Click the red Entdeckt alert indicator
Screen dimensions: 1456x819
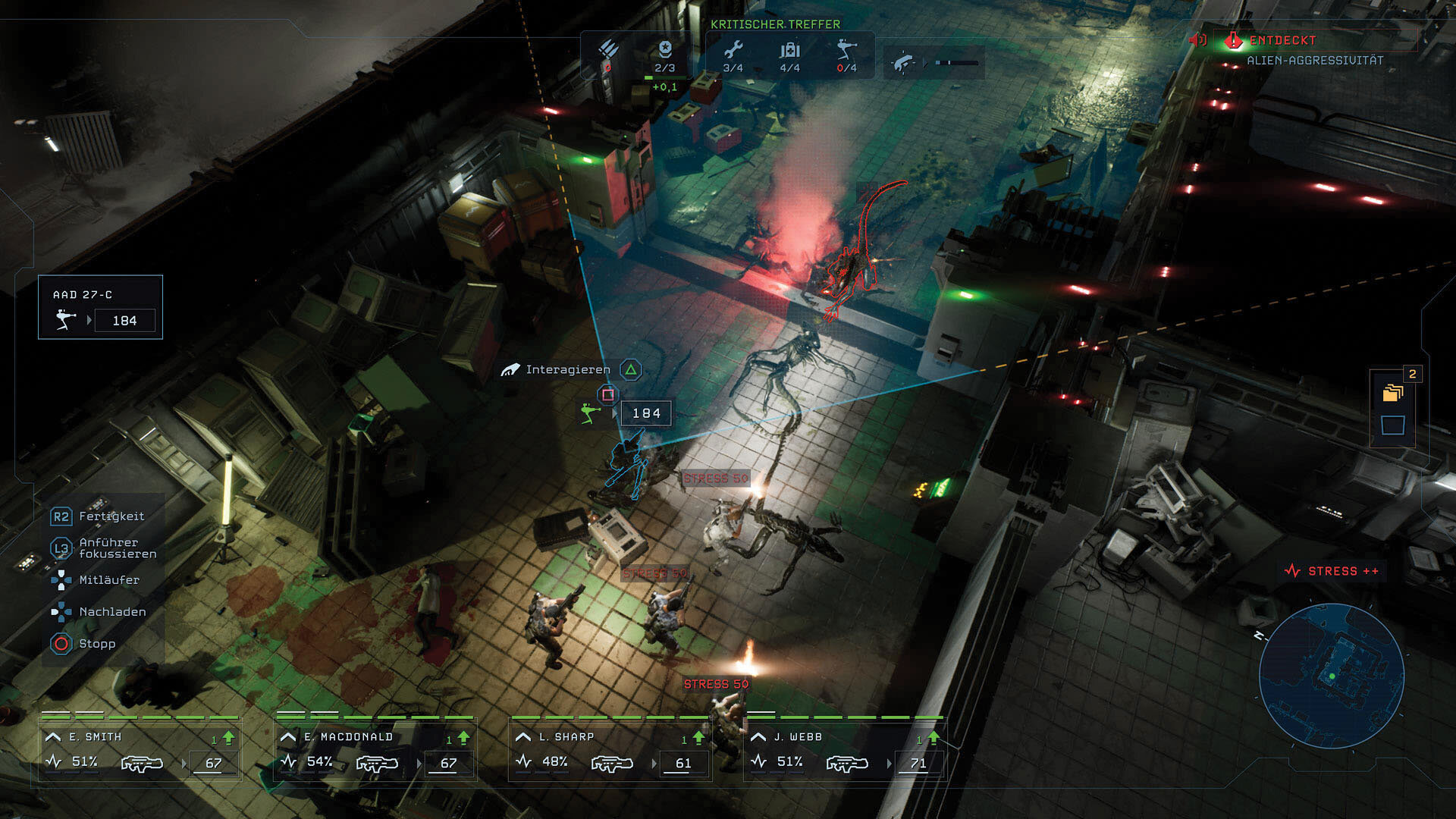point(1234,40)
